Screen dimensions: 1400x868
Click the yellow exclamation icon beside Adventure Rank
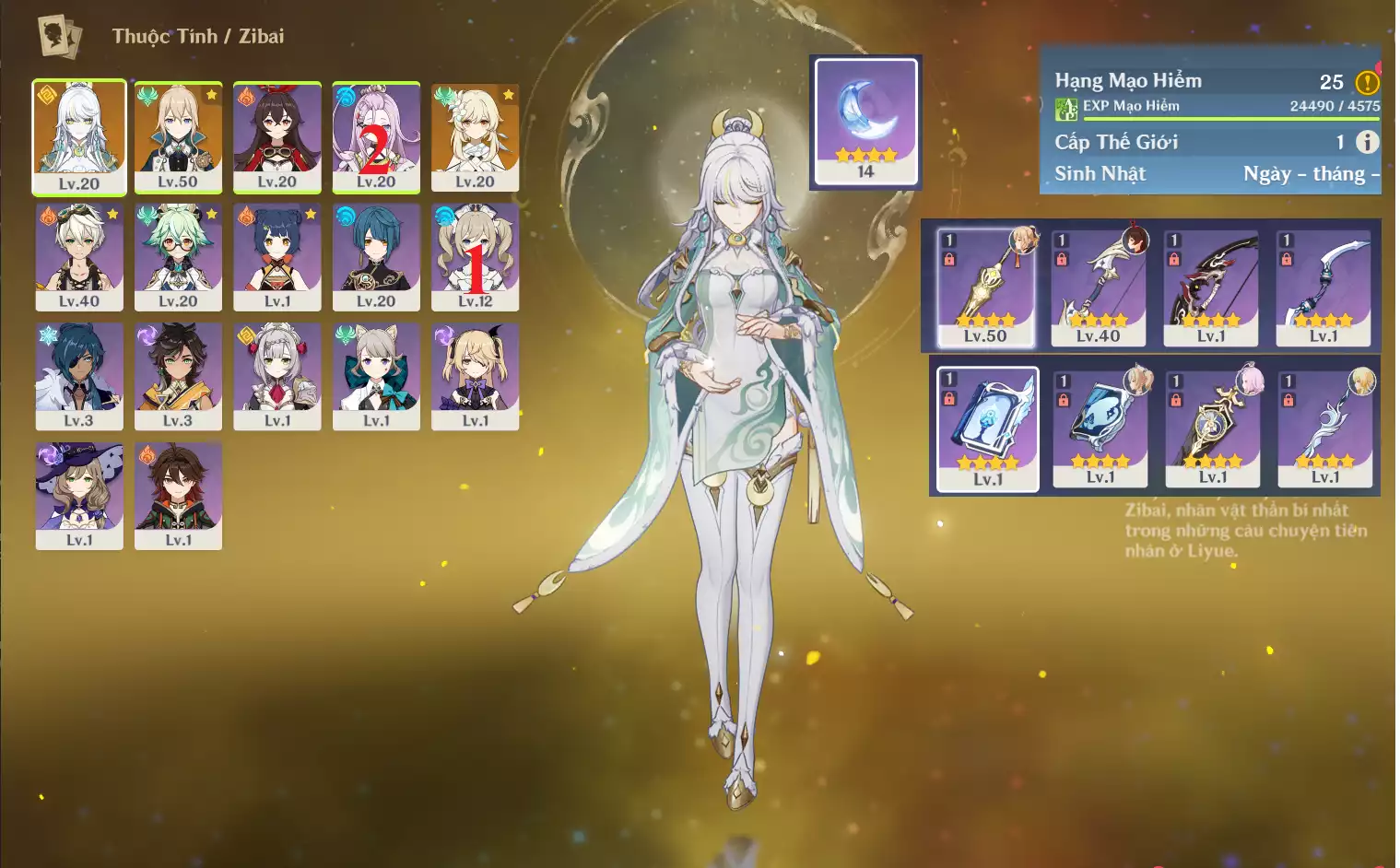pyautogui.click(x=1367, y=83)
